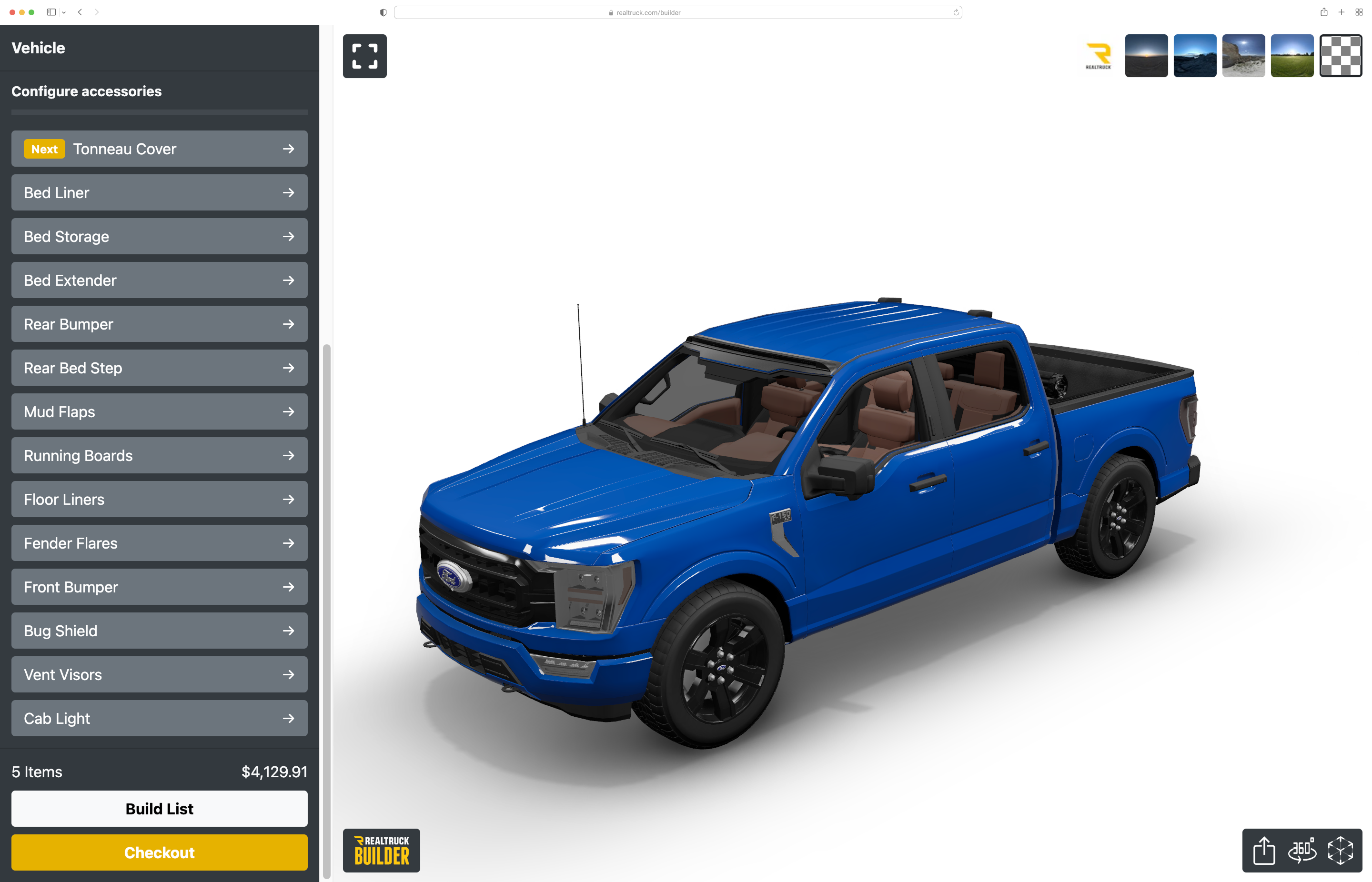Screen dimensions: 1372x882
Task: Open the Floor Liners category
Action: [159, 500]
